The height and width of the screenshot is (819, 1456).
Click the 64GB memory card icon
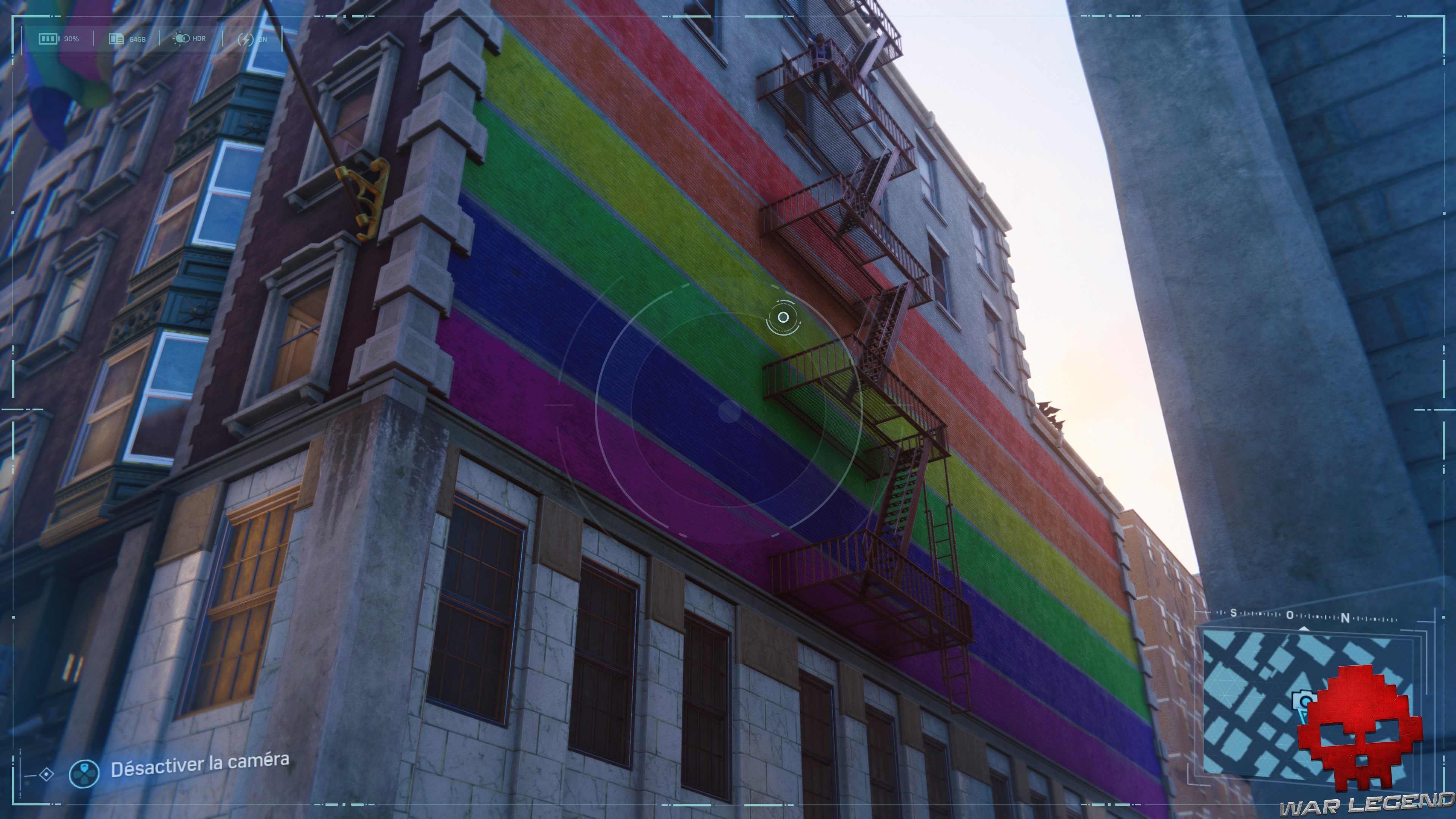pos(117,39)
